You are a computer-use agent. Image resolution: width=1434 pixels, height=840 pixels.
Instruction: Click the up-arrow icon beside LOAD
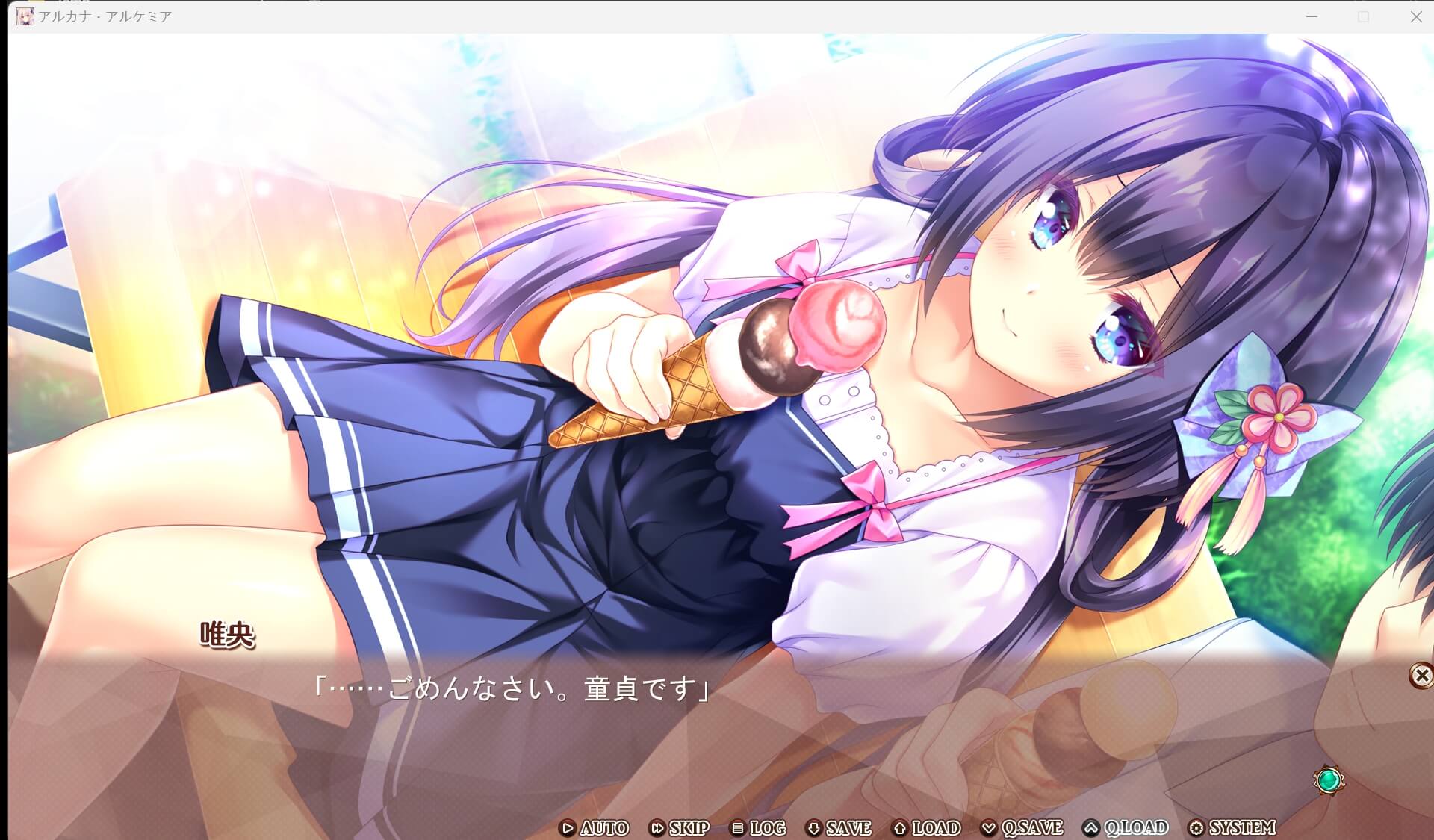pos(901,828)
